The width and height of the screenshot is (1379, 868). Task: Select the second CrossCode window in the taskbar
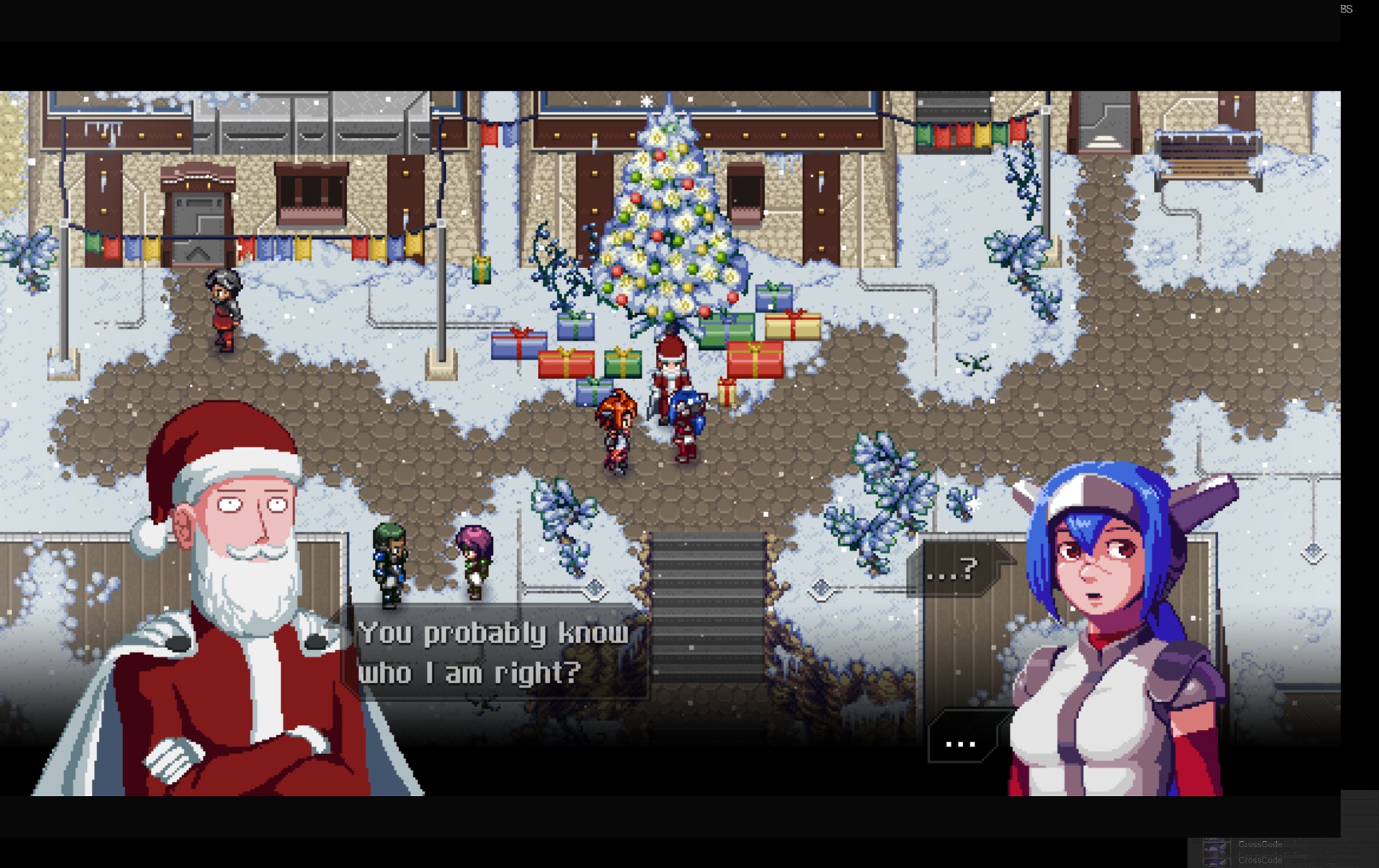point(1261,861)
